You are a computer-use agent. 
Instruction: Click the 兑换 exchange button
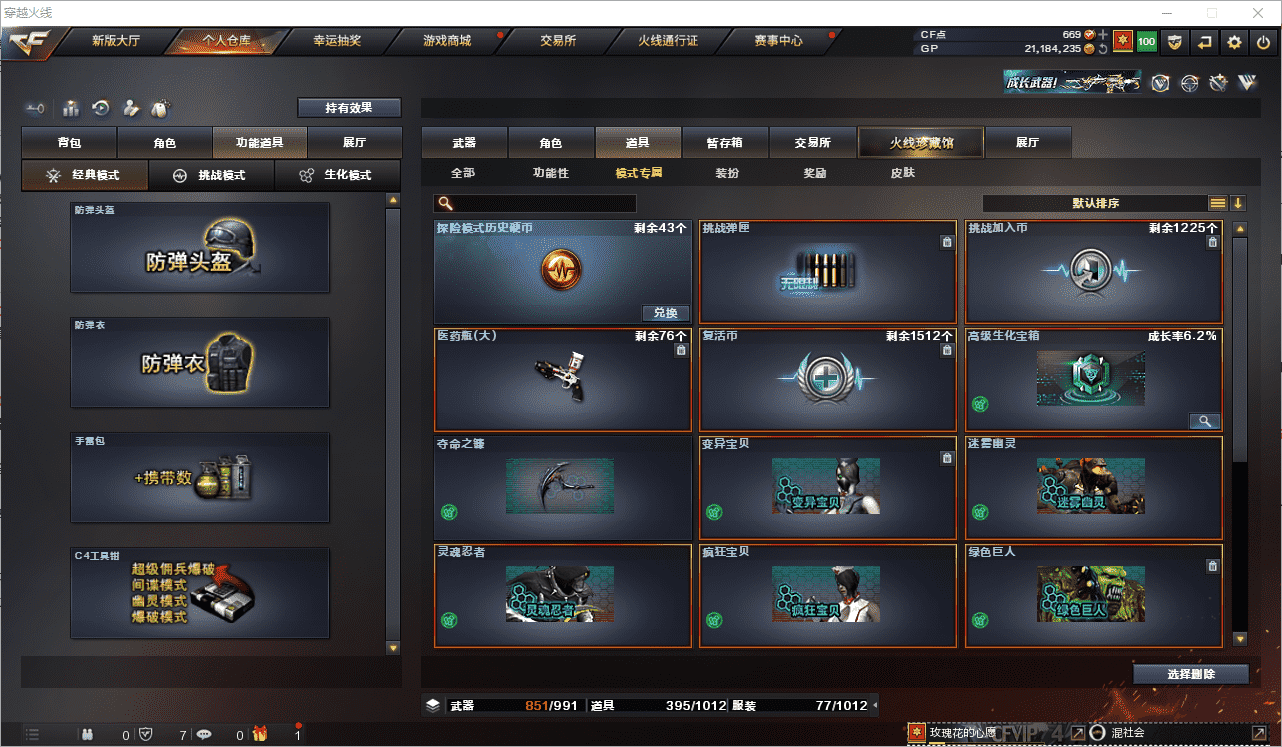point(665,313)
